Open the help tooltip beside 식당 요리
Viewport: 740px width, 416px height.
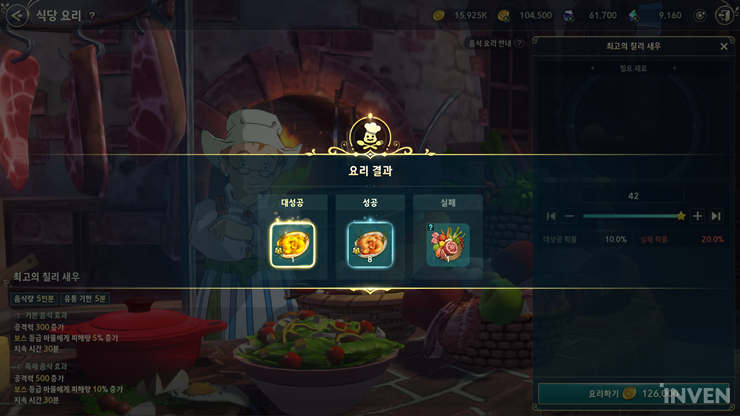[92, 16]
